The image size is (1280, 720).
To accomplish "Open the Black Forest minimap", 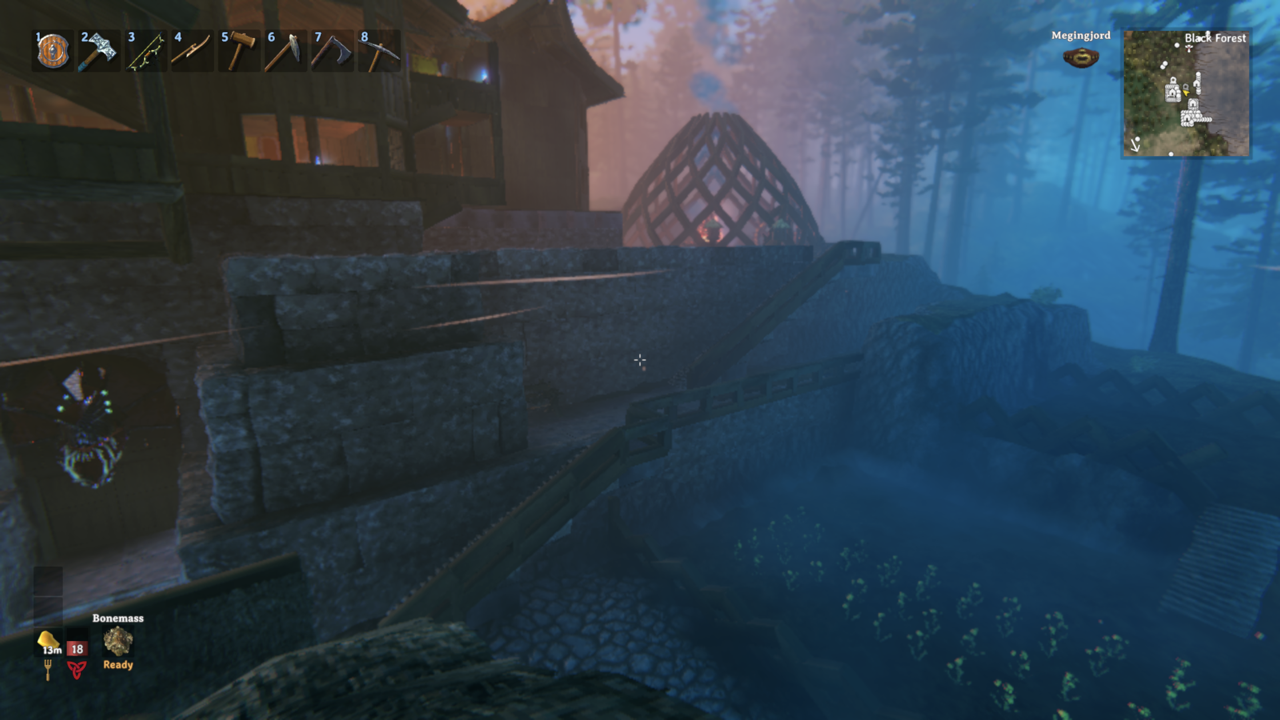I will tap(1186, 93).
